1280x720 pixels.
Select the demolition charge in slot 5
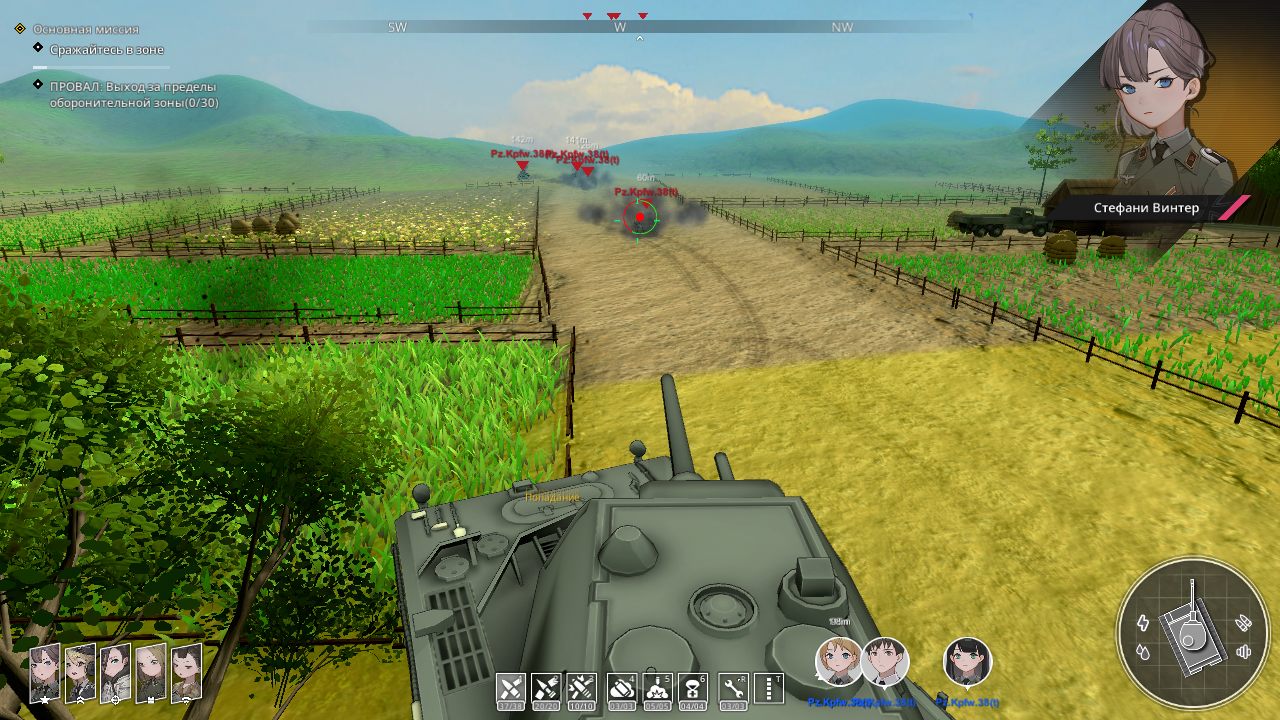656,687
